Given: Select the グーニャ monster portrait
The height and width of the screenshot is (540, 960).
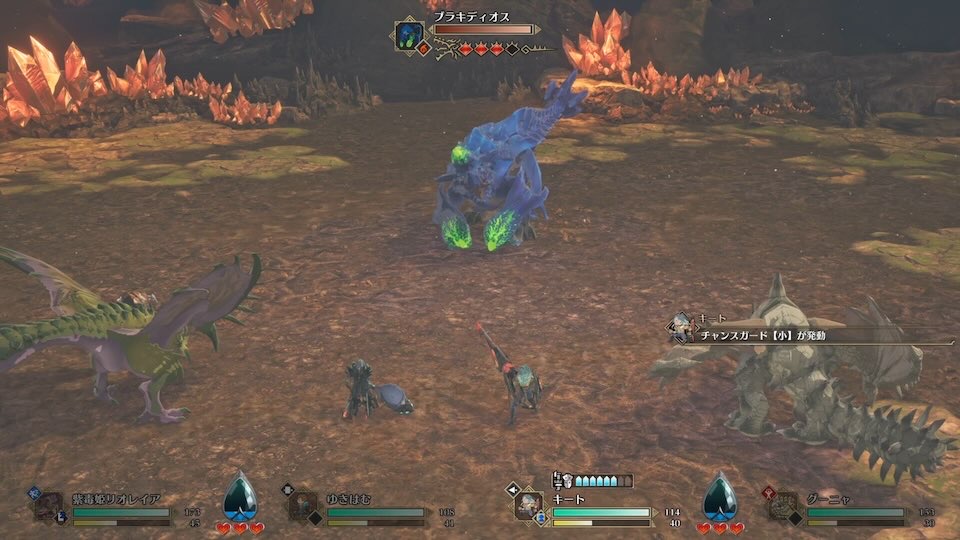Looking at the screenshot, I should (x=783, y=505).
